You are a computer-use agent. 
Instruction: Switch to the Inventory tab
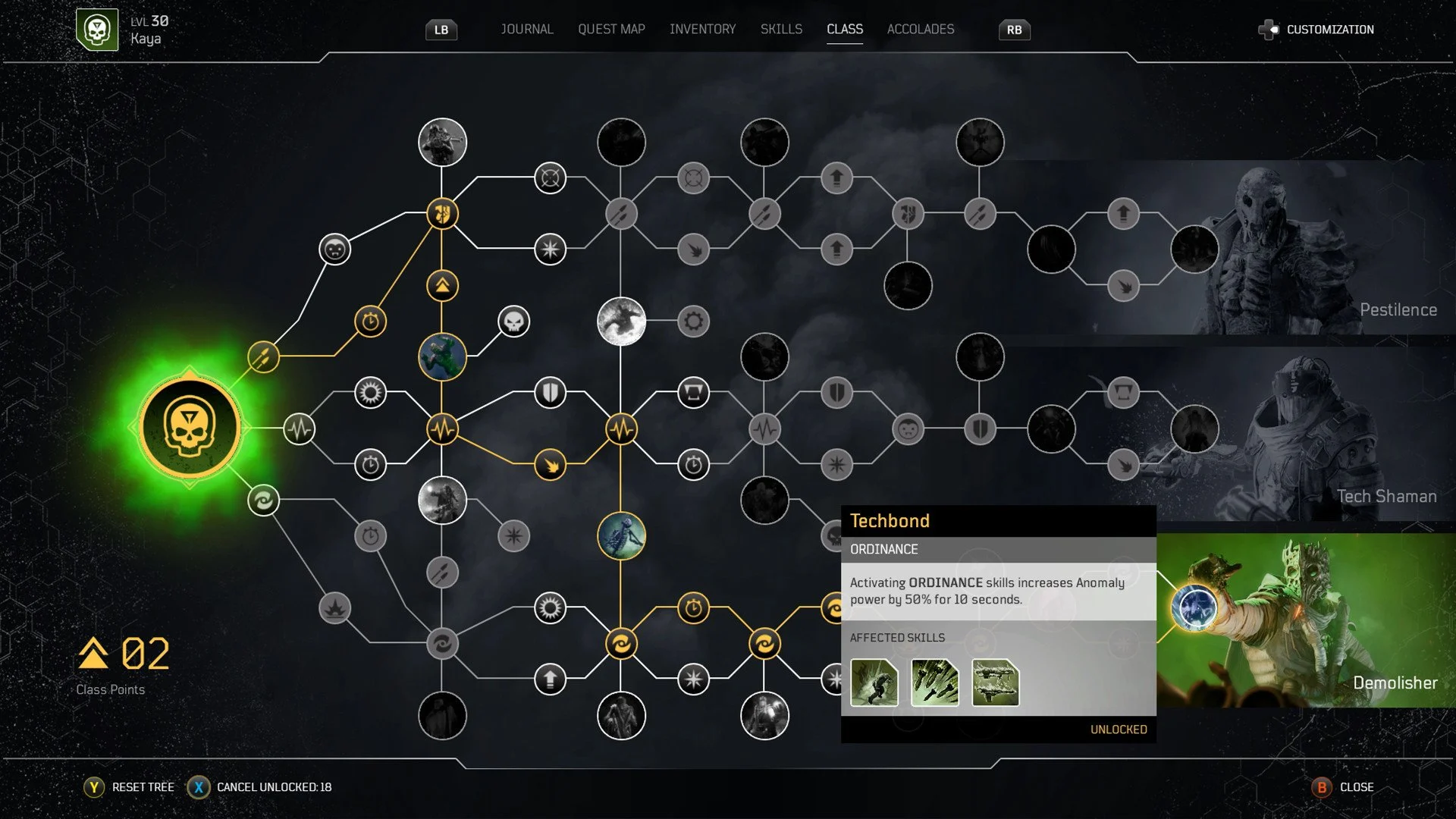pos(702,29)
